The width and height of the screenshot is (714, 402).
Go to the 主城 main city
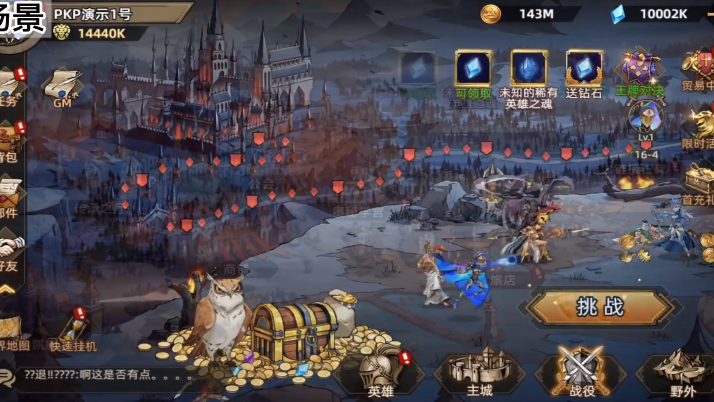coord(480,372)
